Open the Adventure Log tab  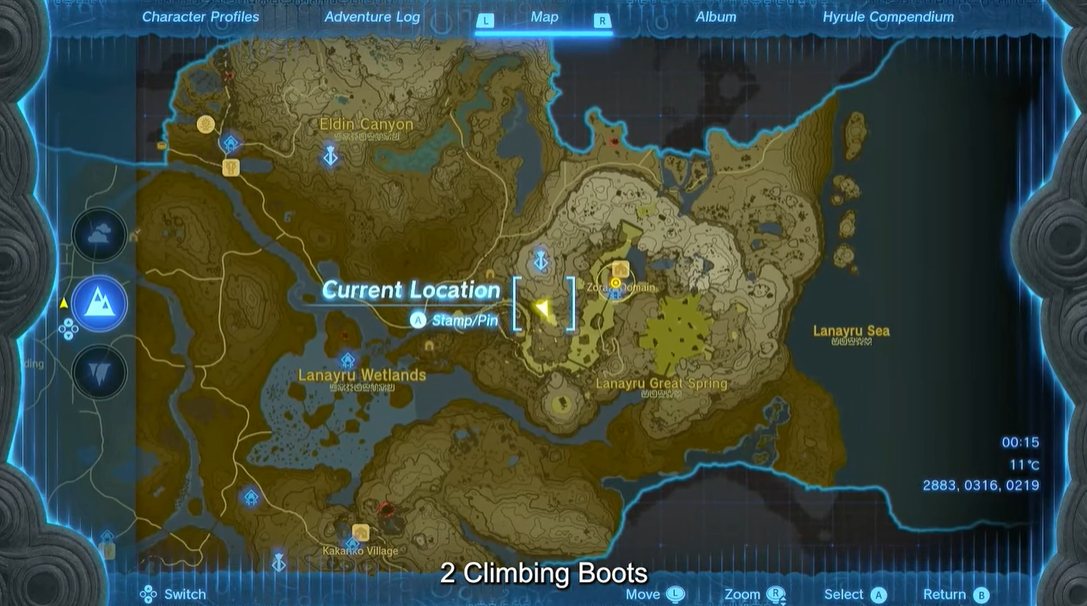pyautogui.click(x=372, y=17)
